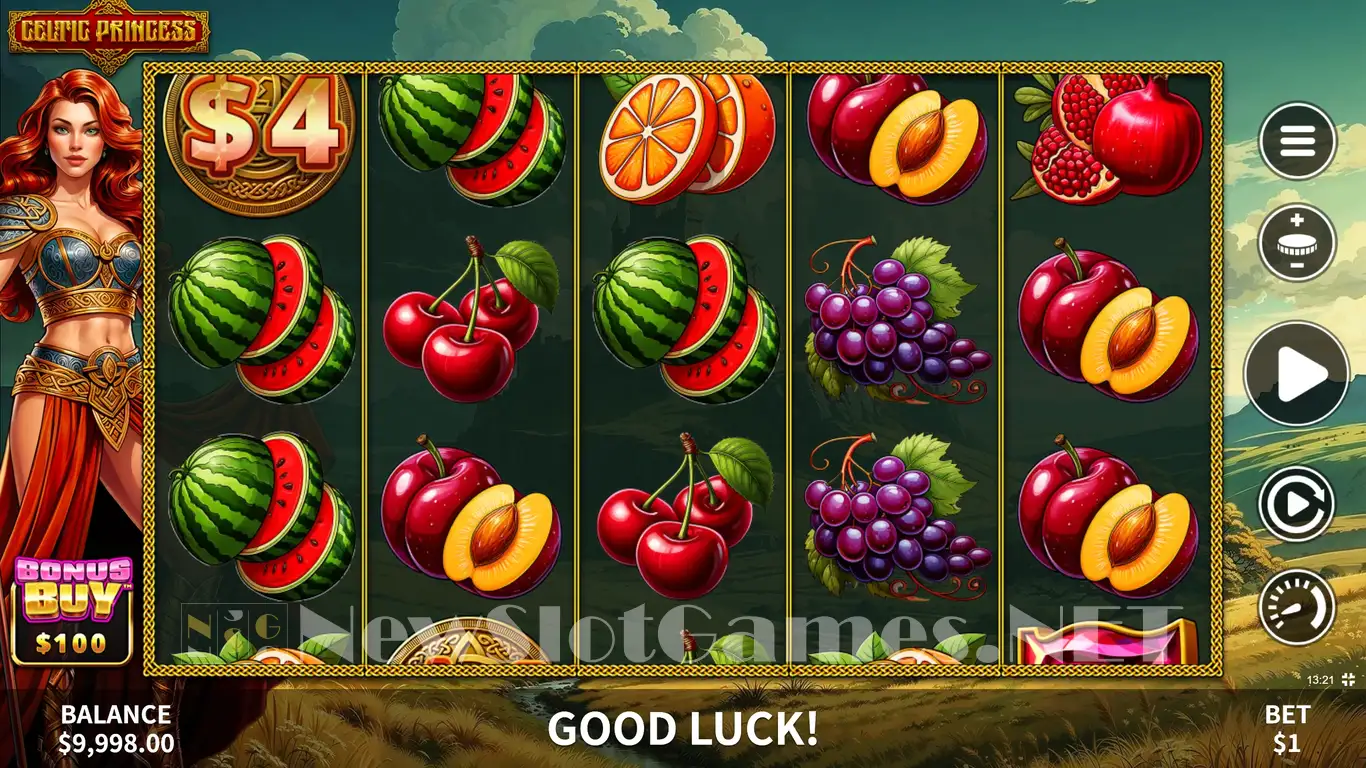This screenshot has height=768, width=1366.
Task: Open the hamburger menu
Action: pos(1297,141)
